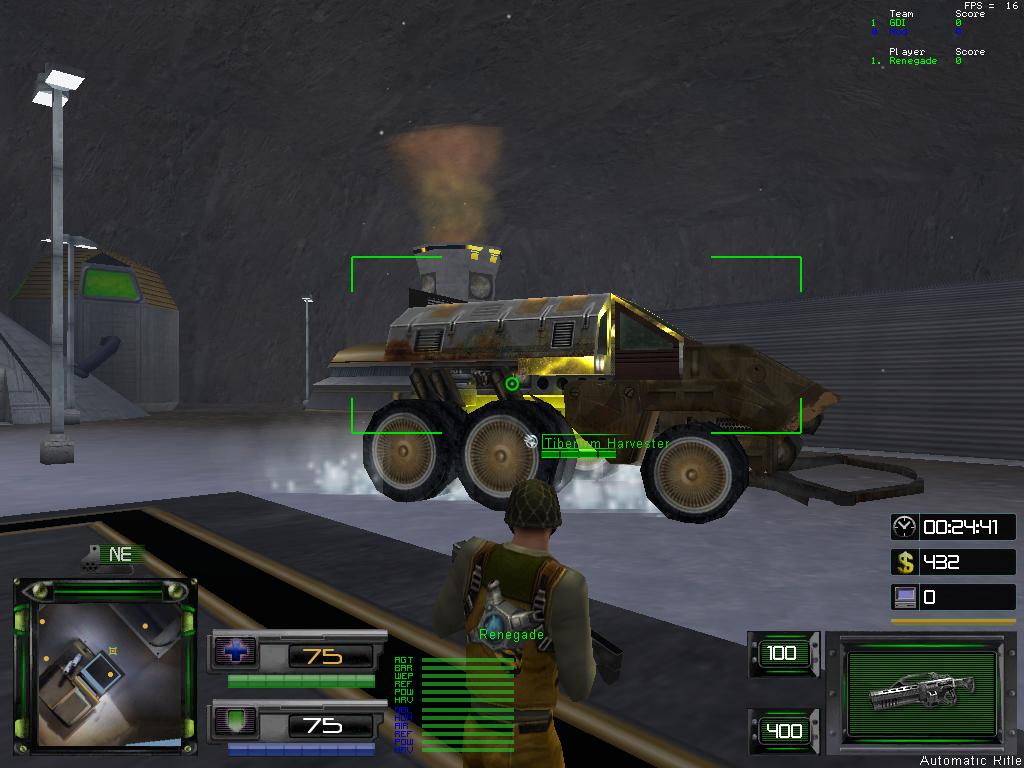Click the dollar sign credits icon
Image resolution: width=1024 pixels, height=768 pixels.
click(x=904, y=562)
